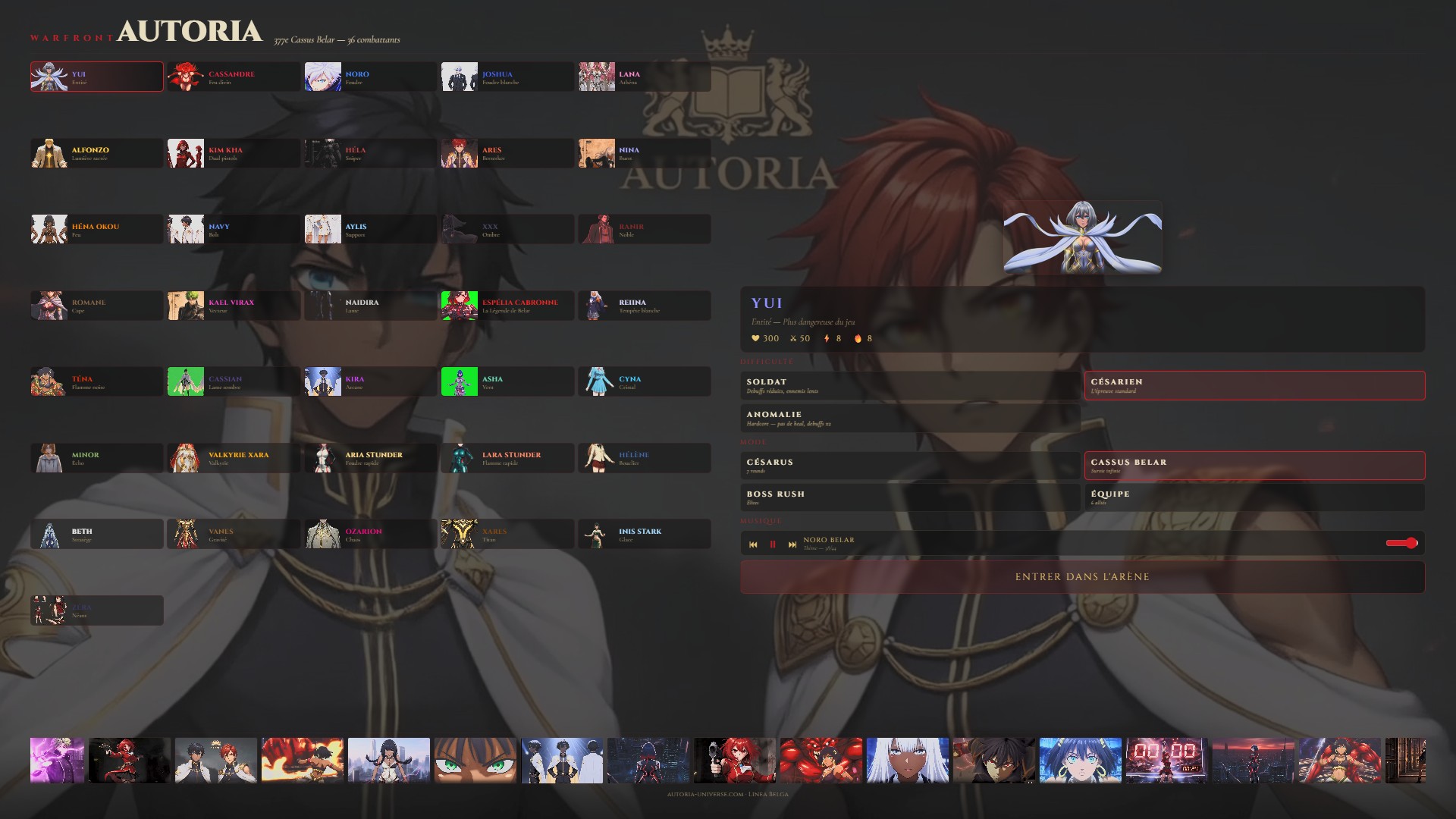This screenshot has height=819, width=1456.
Task: Choose the Anomalie hardcore difficulty
Action: [x=910, y=418]
